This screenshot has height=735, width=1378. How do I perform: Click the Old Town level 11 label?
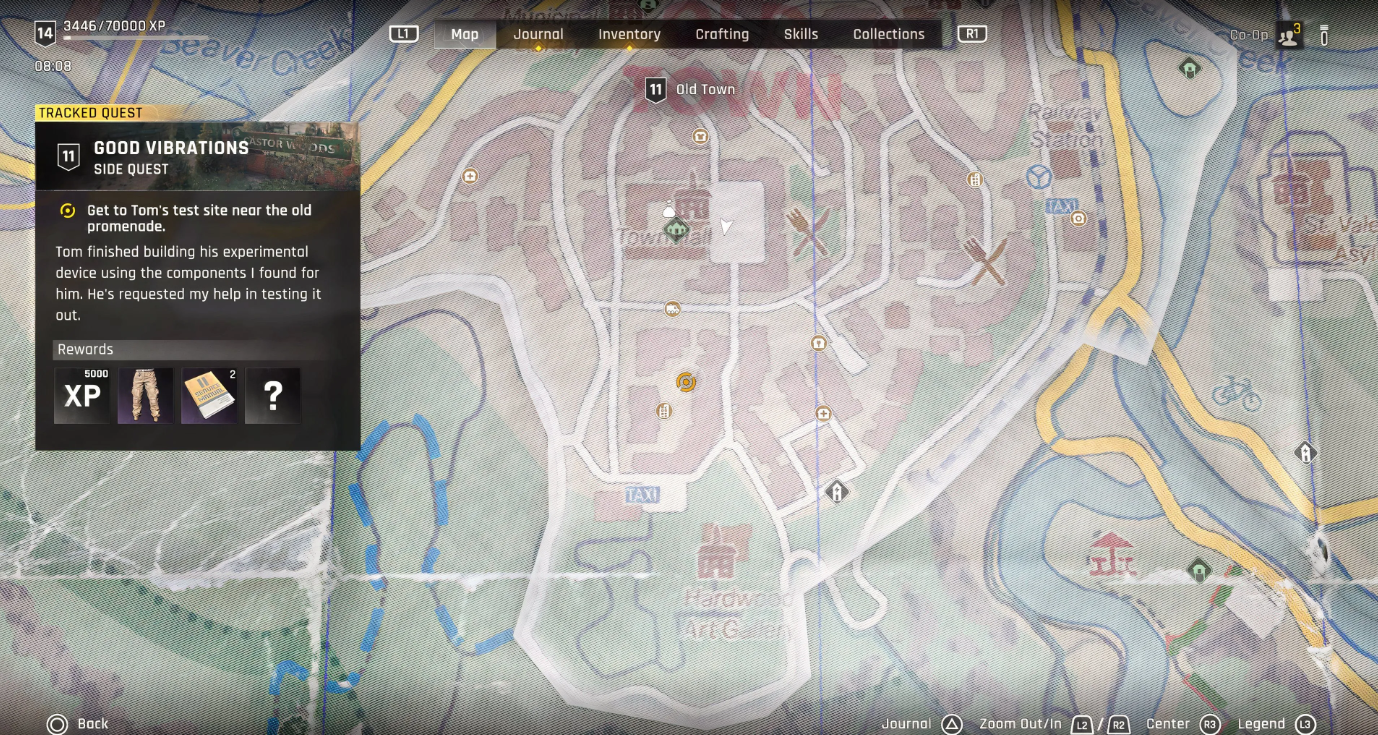(690, 90)
